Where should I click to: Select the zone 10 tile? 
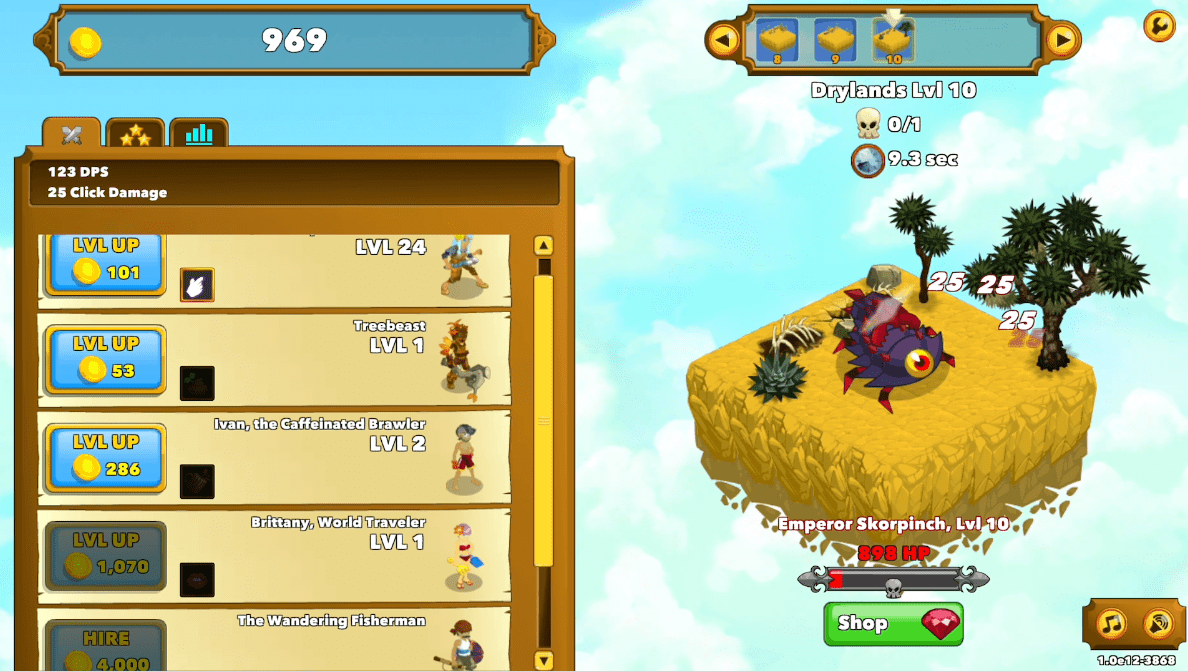click(893, 42)
